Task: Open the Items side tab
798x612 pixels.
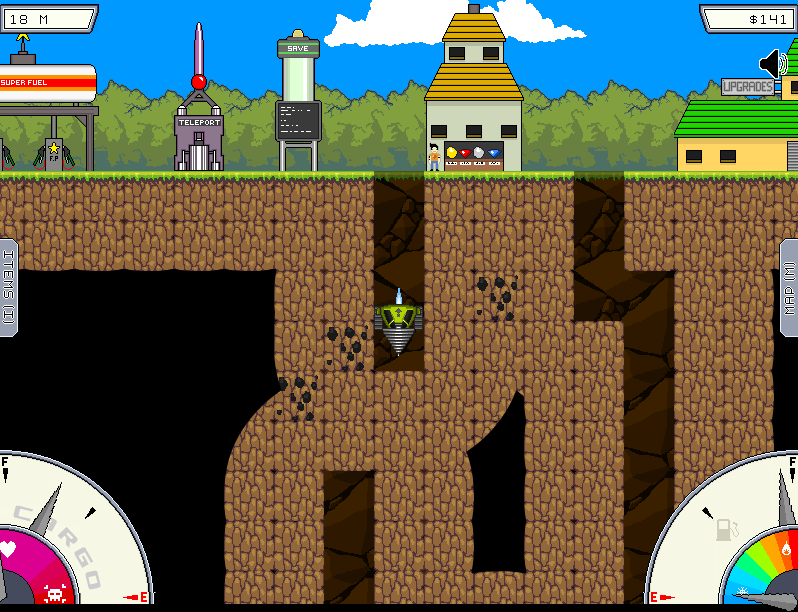Action: 8,287
